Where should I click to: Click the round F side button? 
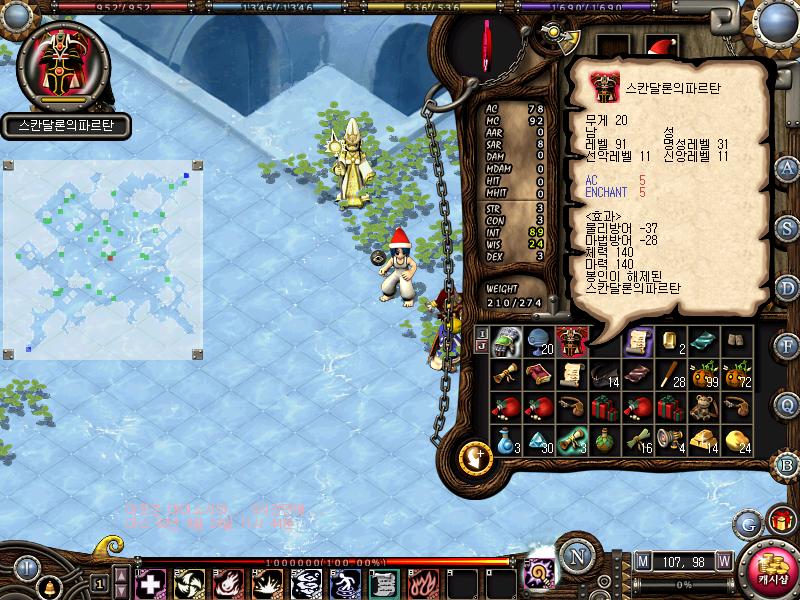point(788,345)
